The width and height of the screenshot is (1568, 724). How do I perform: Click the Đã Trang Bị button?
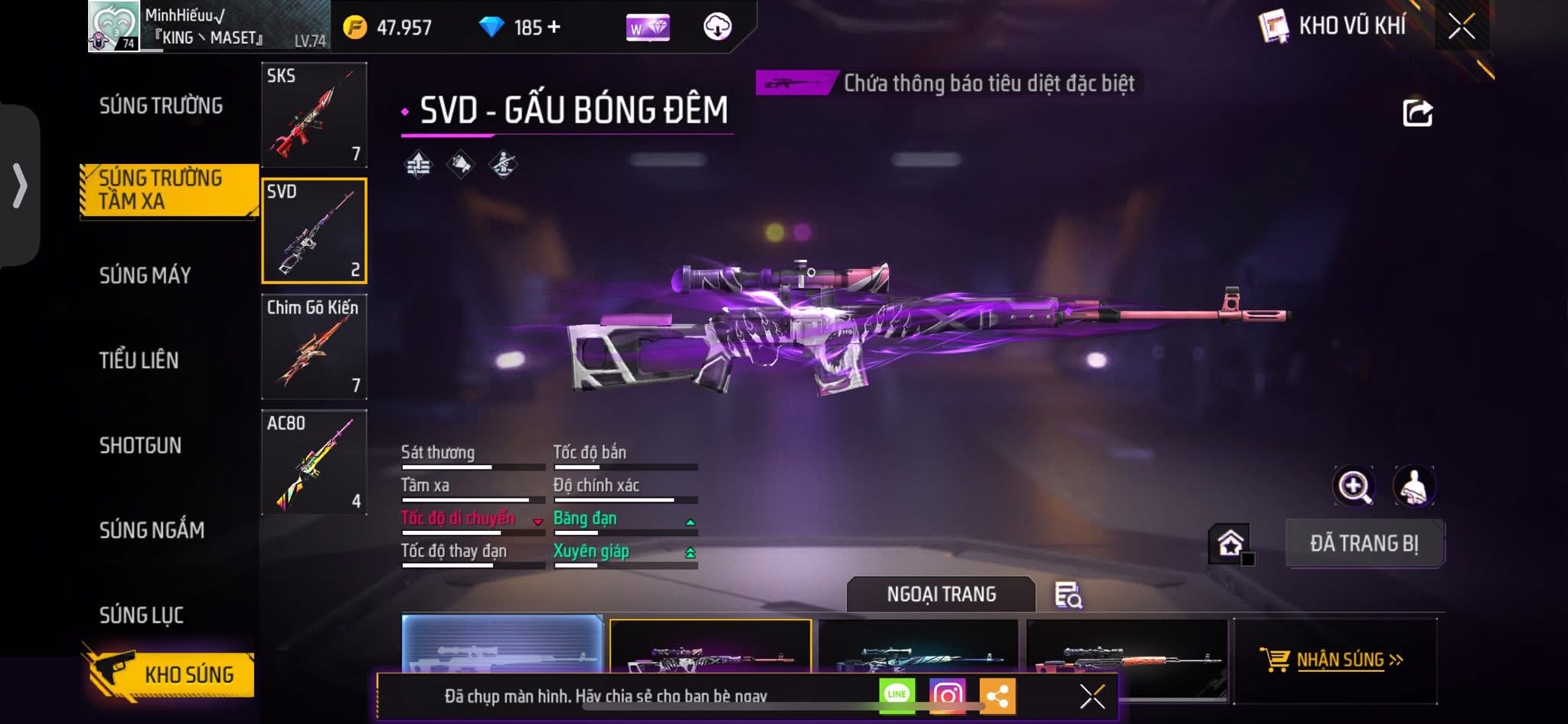(1364, 543)
